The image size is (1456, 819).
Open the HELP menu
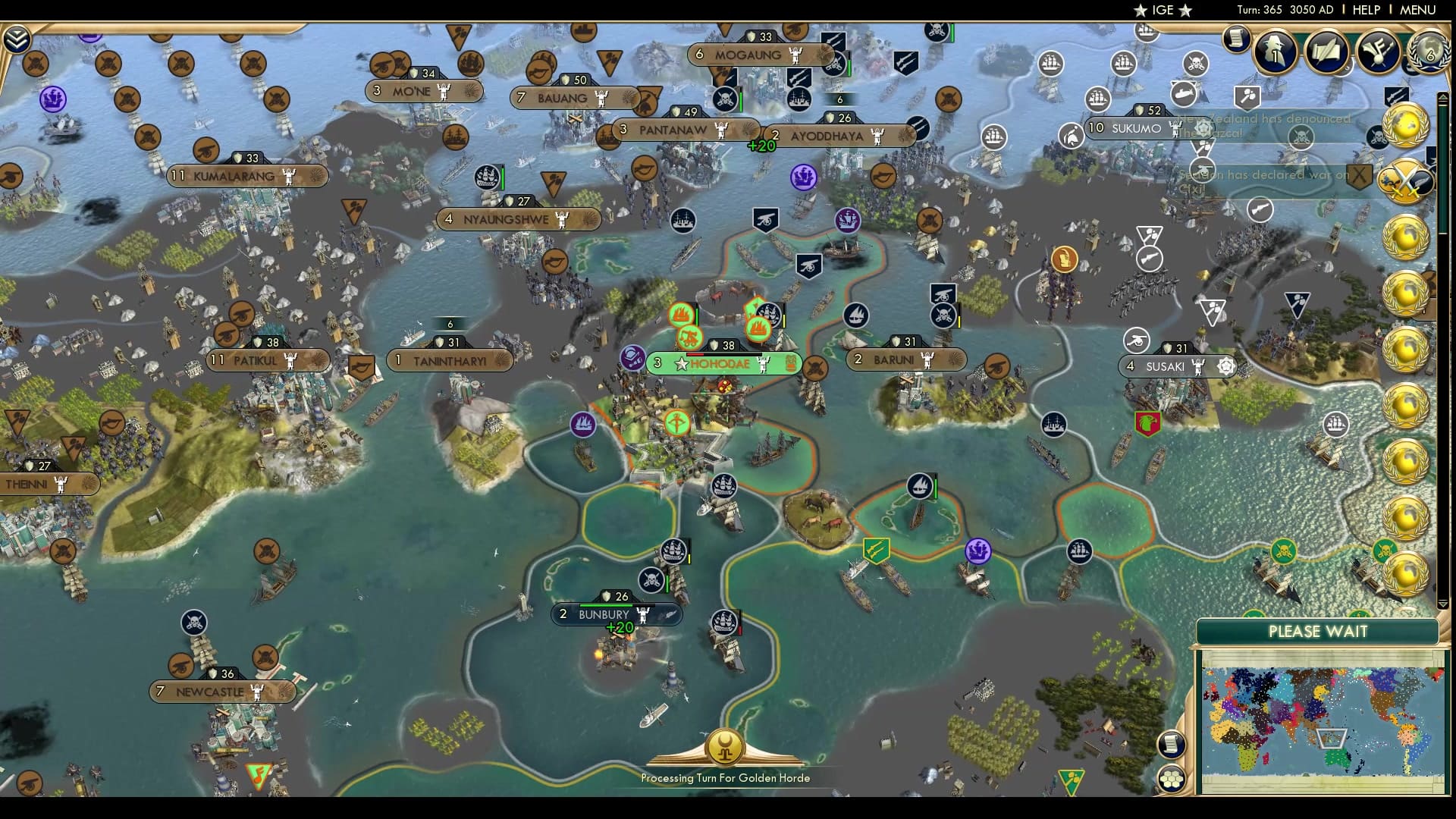[1365, 10]
